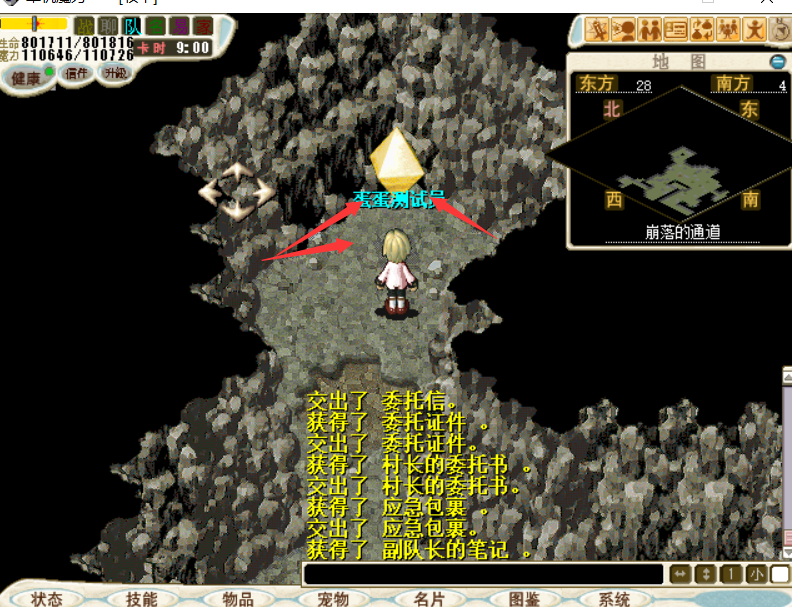This screenshot has width=792, height=607.
Task: Toggle the 战 battle switch
Action: (x=84, y=25)
